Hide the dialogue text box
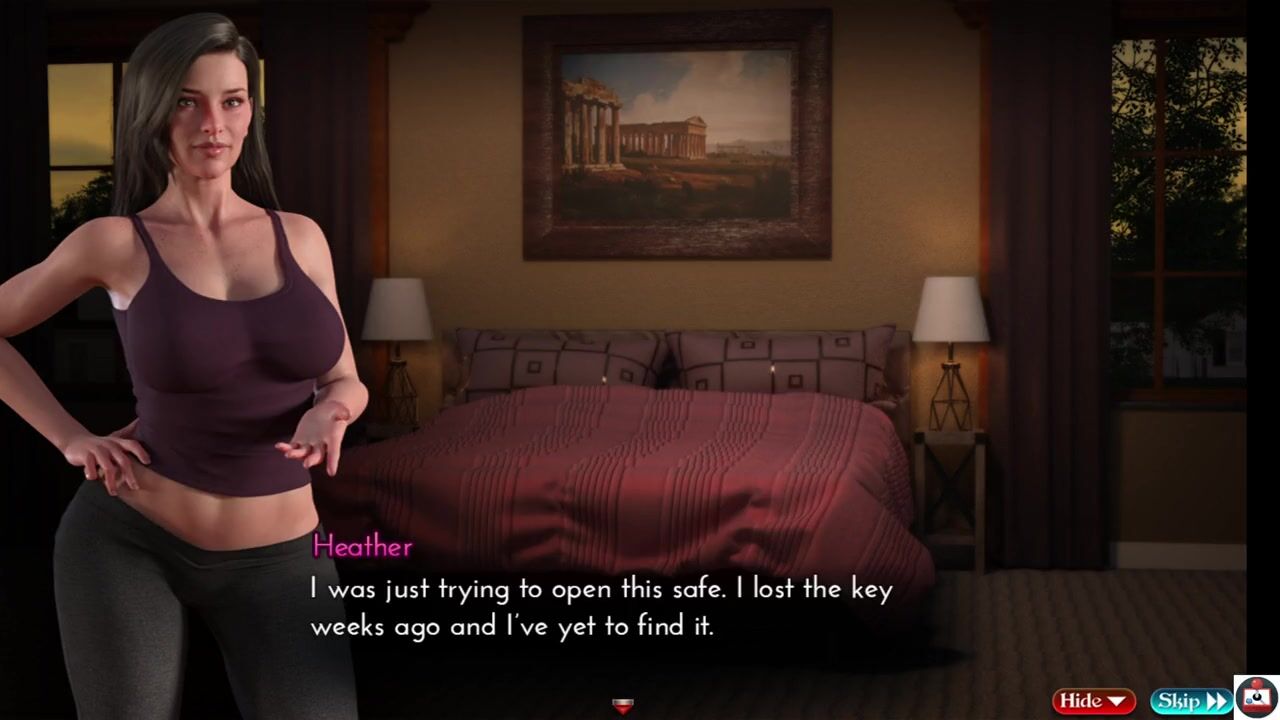The height and width of the screenshot is (720, 1280). [x=1093, y=701]
